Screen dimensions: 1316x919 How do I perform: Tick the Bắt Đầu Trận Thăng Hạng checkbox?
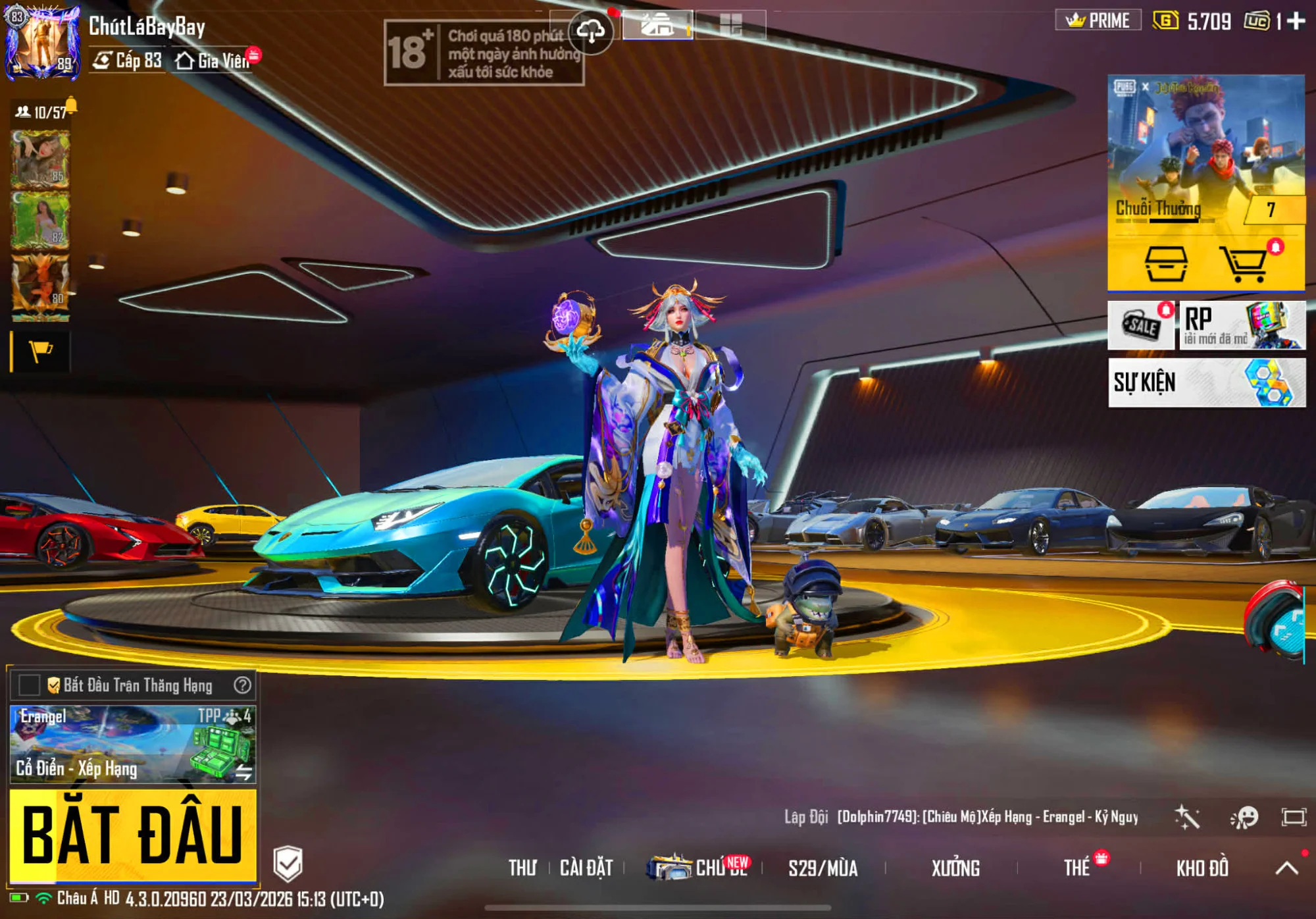pyautogui.click(x=29, y=685)
